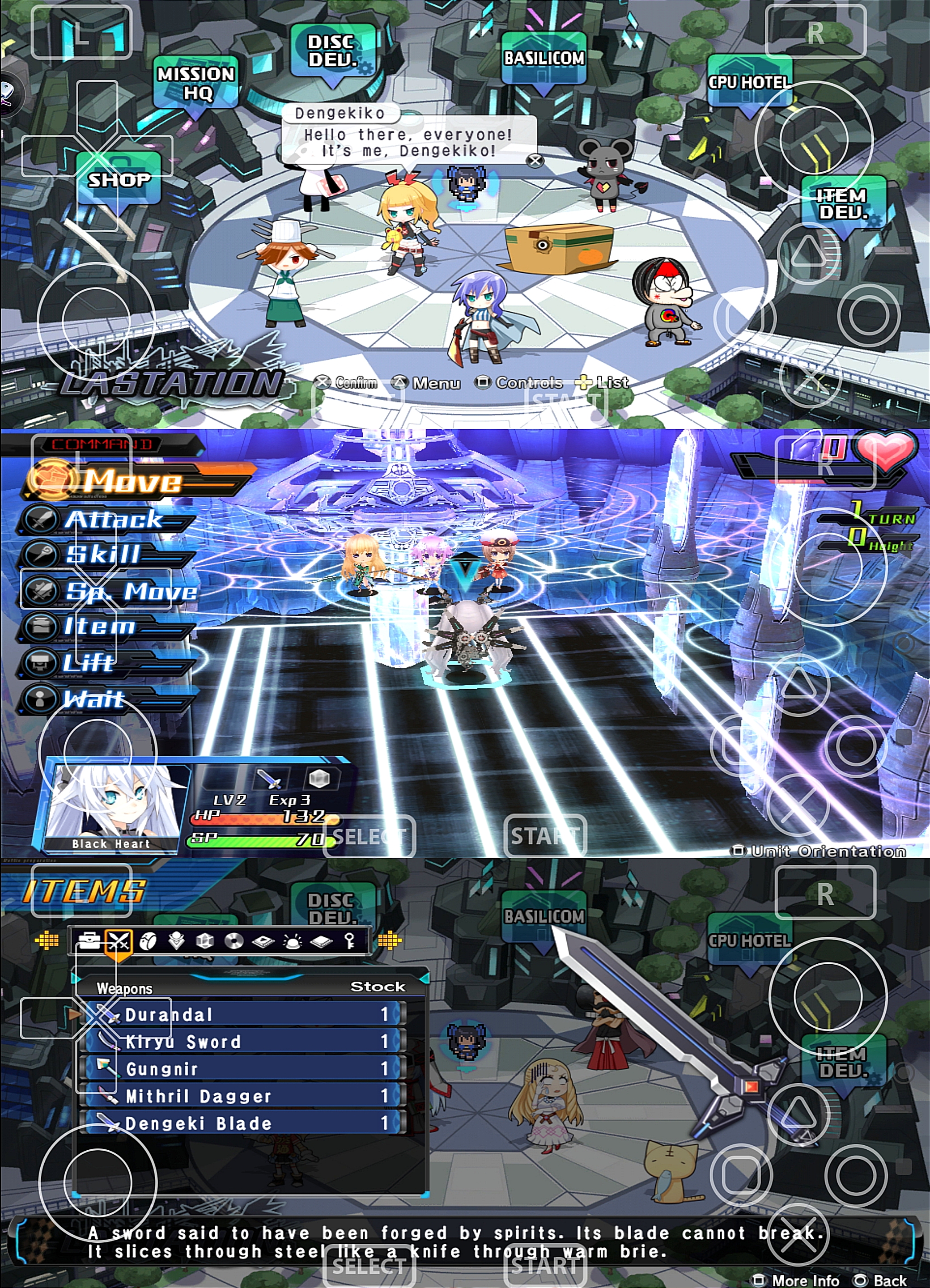Switch to the bracelet armor tab
Viewport: 930px width, 1288px height.
tap(148, 941)
